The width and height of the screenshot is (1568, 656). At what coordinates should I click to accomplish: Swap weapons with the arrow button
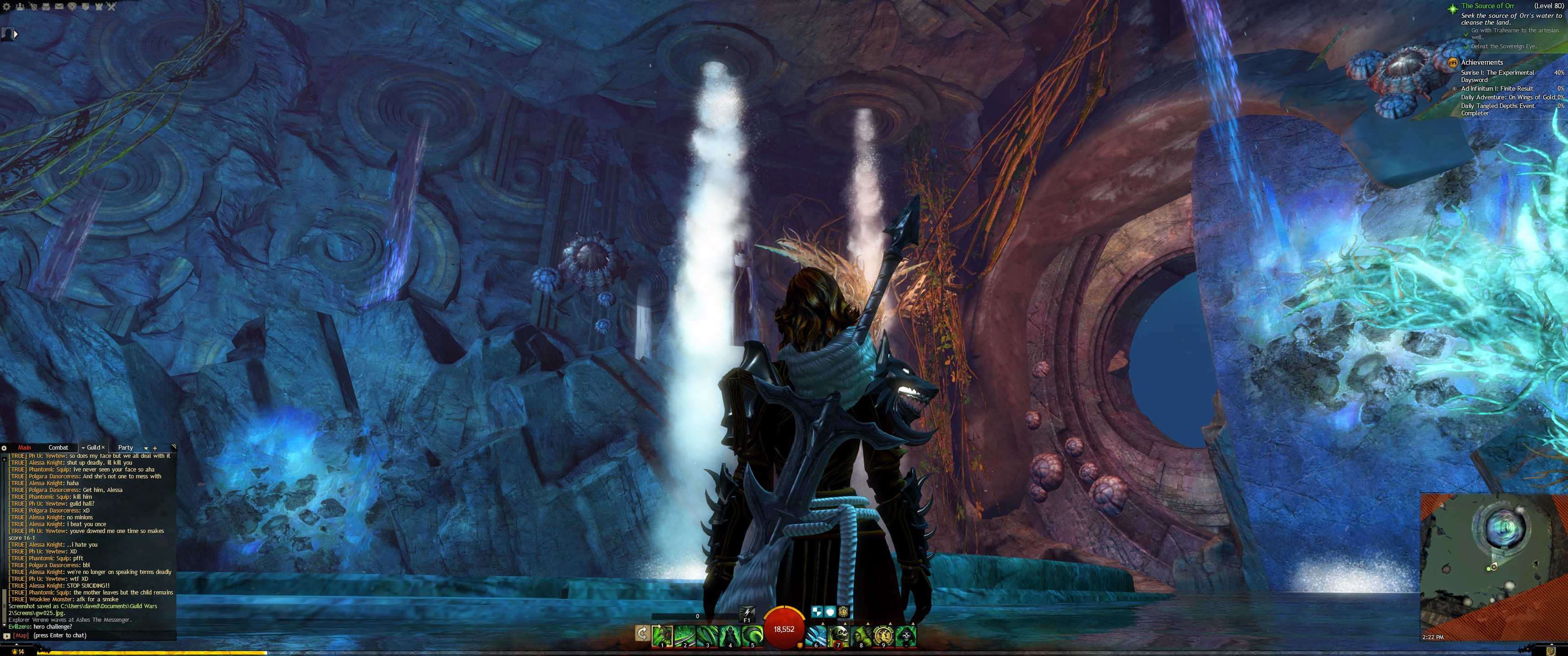[642, 634]
